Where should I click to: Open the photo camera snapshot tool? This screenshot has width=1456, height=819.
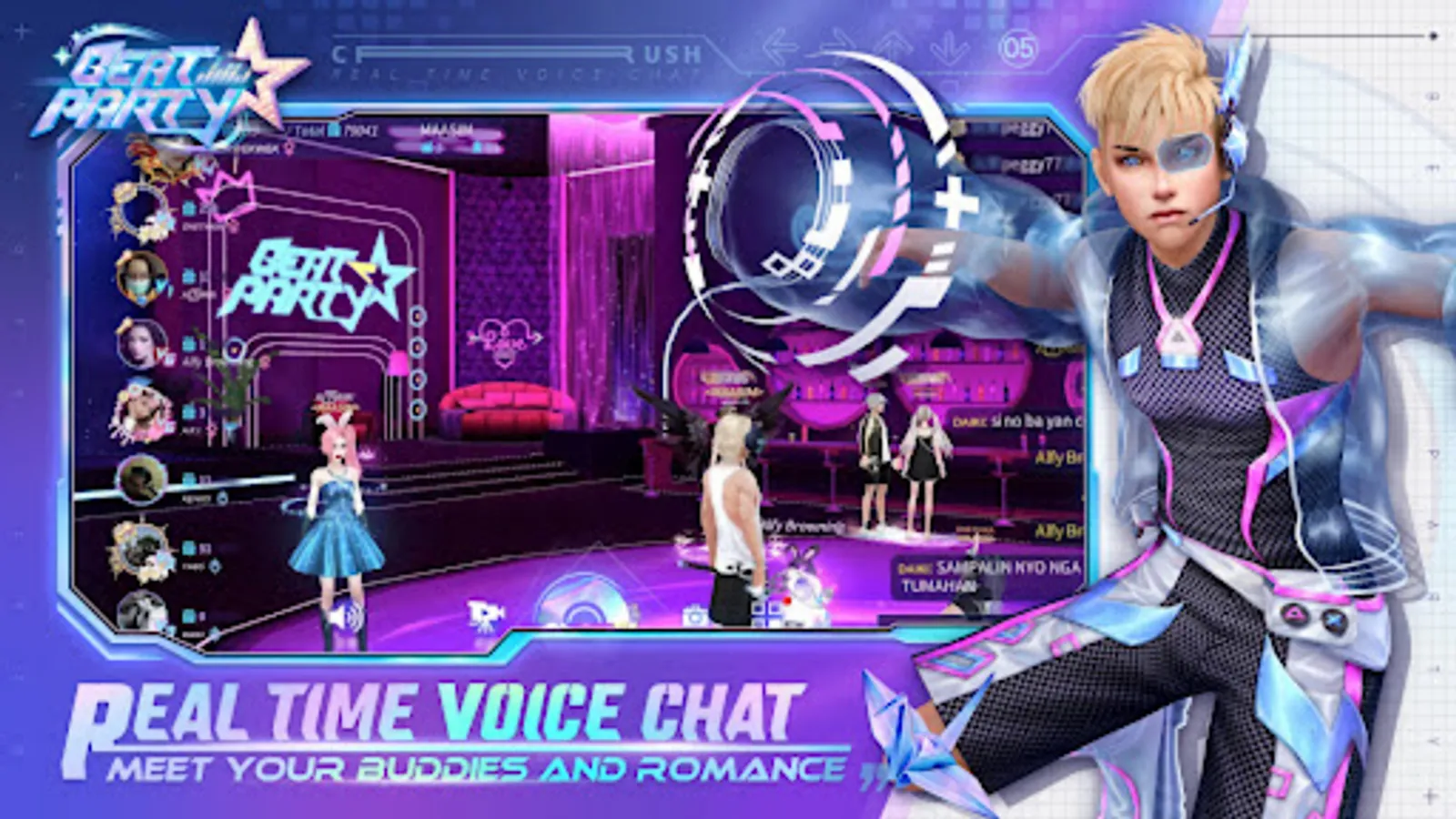(x=696, y=614)
